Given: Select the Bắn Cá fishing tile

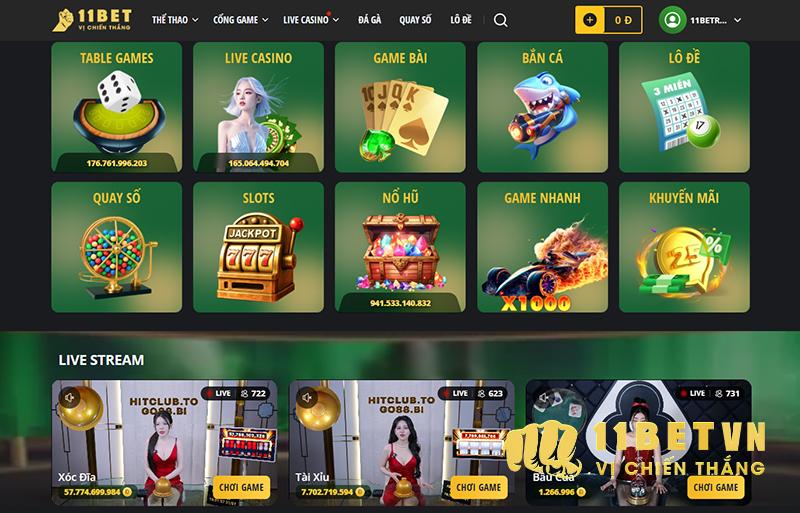Looking at the screenshot, I should tap(542, 107).
